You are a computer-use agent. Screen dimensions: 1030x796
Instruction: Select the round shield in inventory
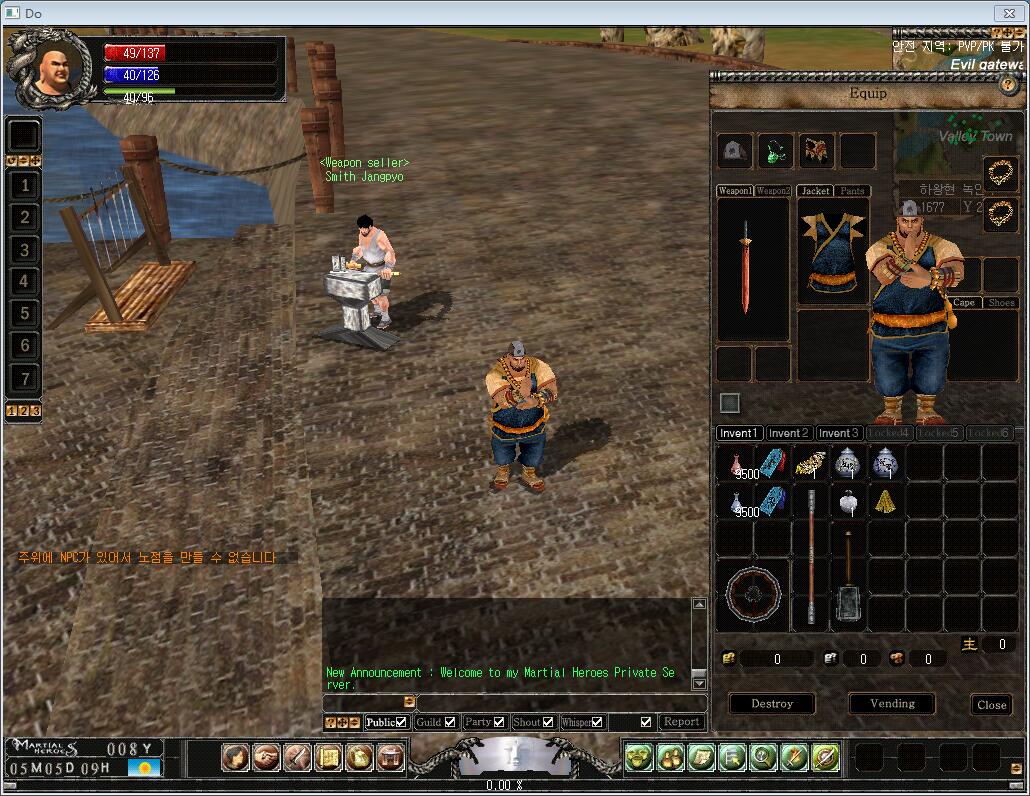tap(752, 595)
